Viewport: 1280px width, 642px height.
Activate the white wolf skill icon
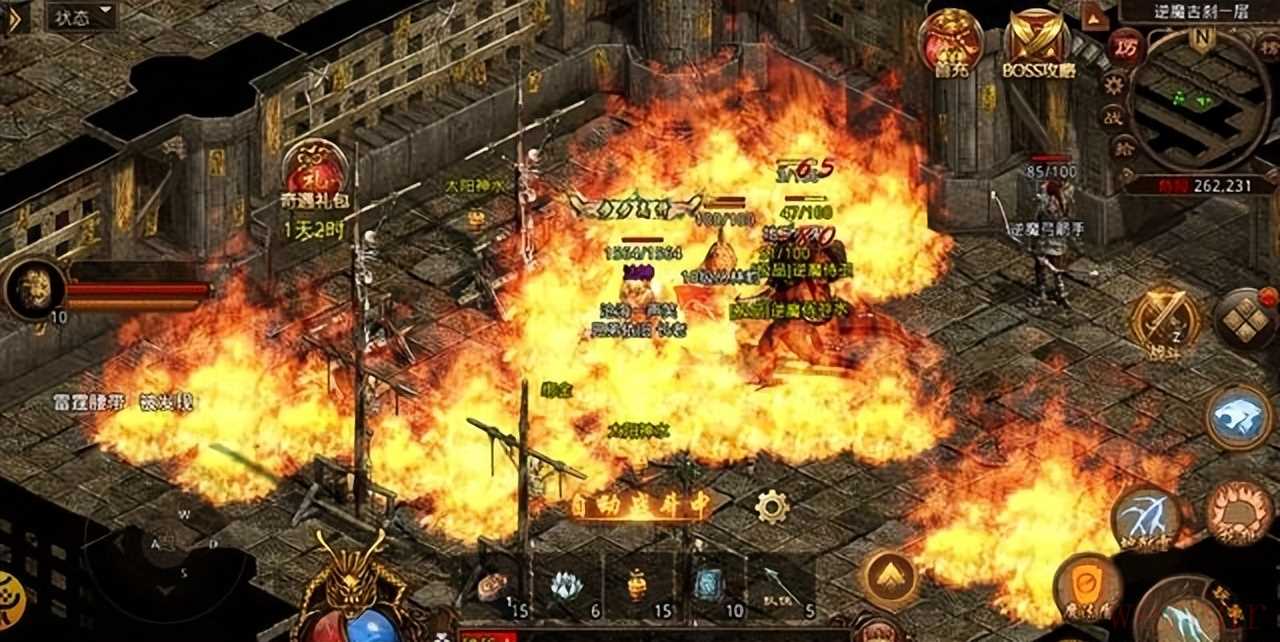(1238, 418)
